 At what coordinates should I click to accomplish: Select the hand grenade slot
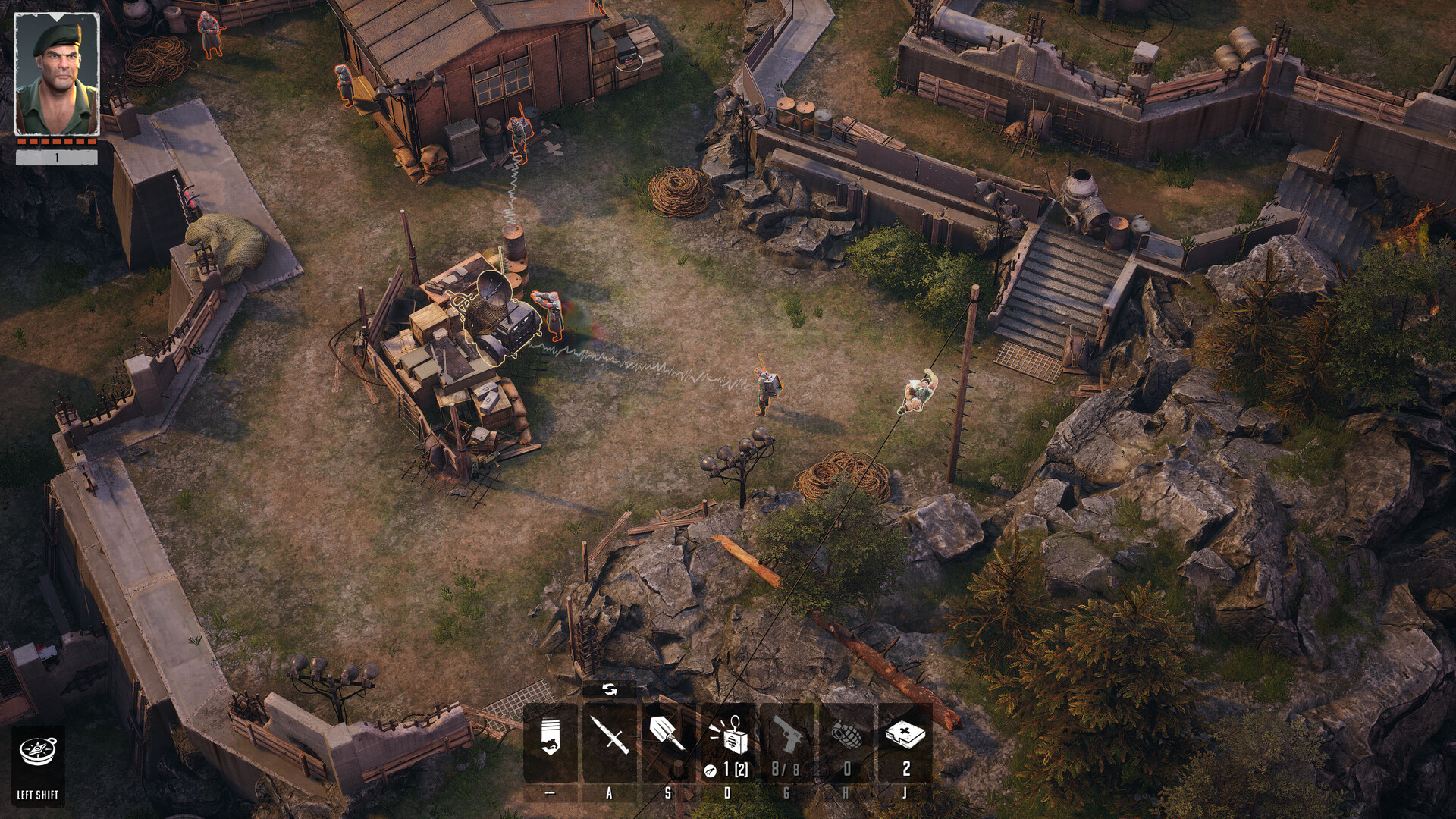(846, 735)
